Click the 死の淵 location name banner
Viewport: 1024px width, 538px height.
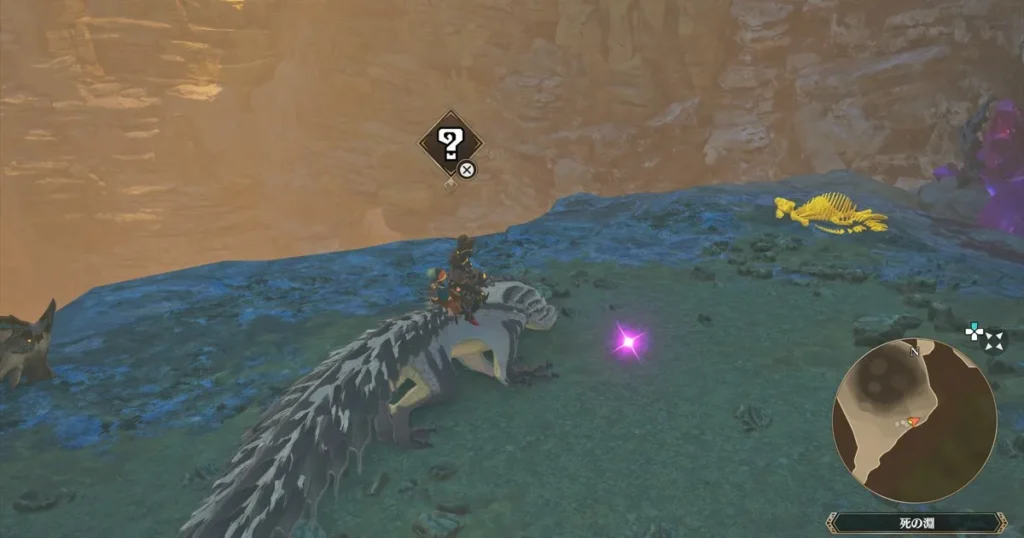click(915, 522)
